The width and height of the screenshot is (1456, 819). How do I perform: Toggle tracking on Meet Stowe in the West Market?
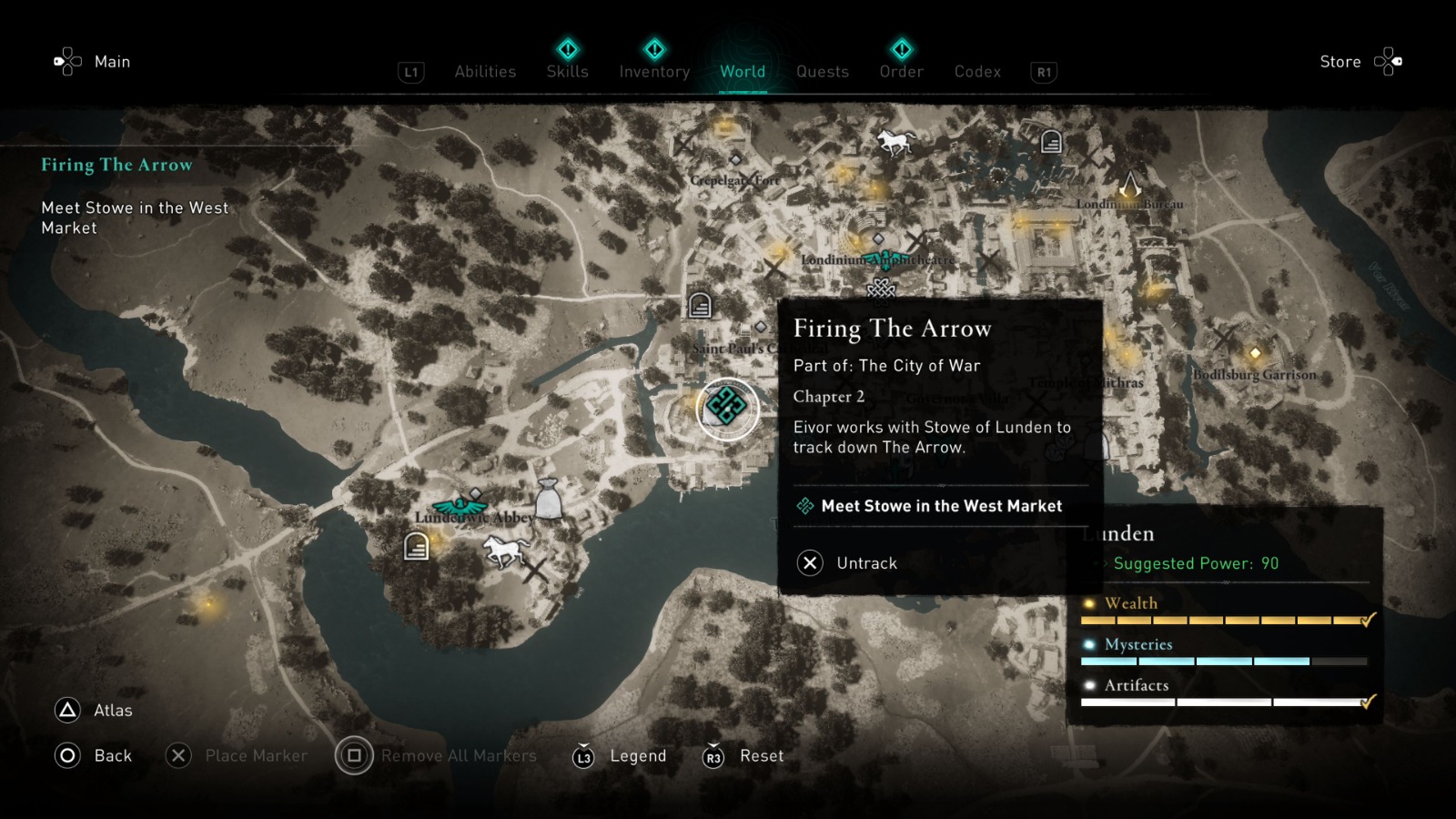point(940,506)
